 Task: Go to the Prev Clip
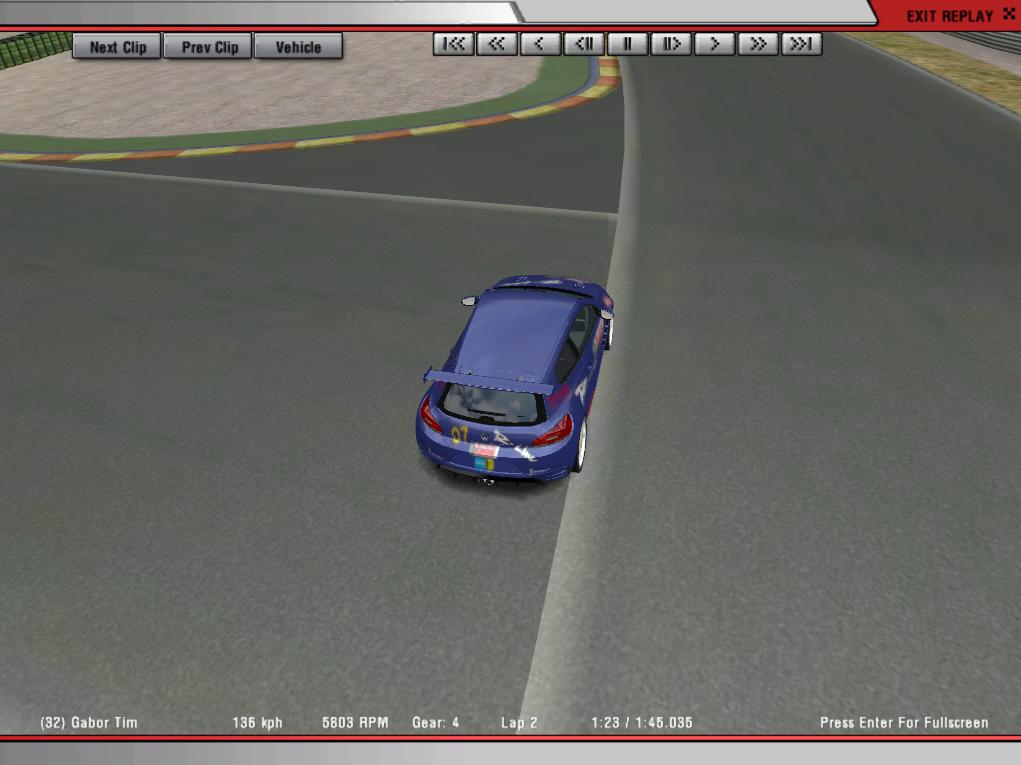coord(210,47)
